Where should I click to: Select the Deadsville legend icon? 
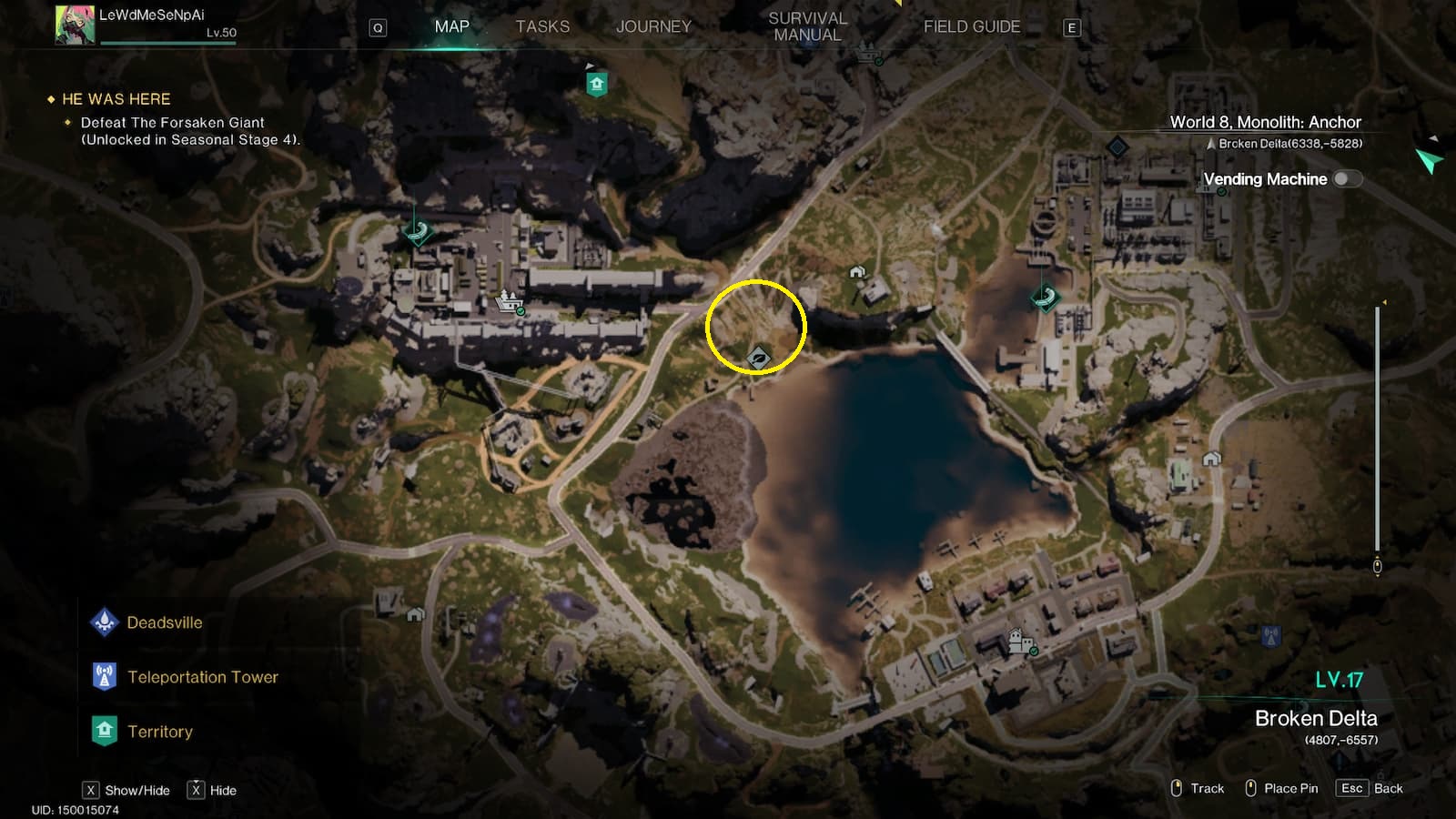pyautogui.click(x=105, y=622)
